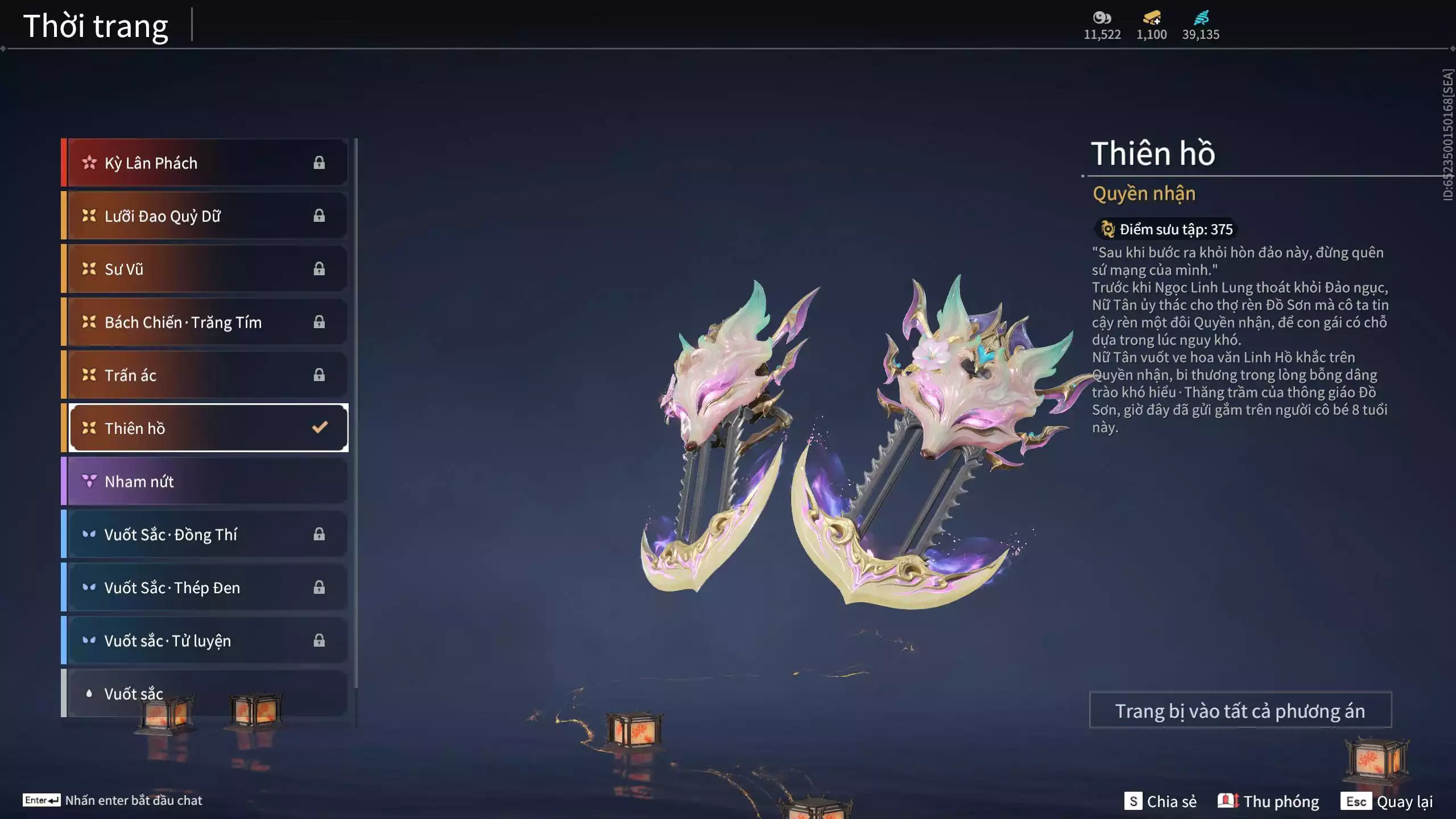1456x819 pixels.
Task: Start chat via the Enter chat prompt
Action: click(x=113, y=800)
